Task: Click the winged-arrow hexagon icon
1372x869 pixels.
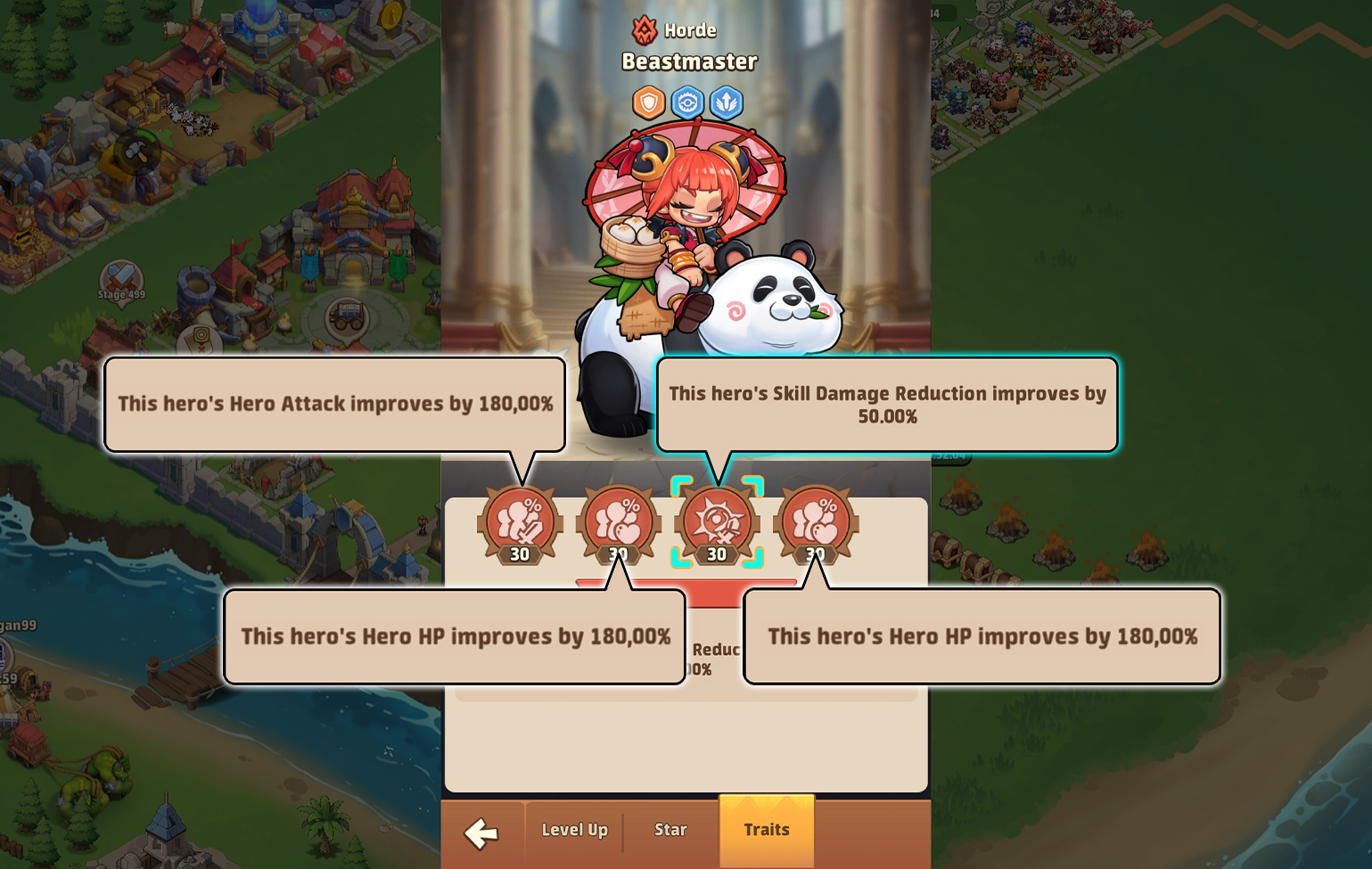Action: click(726, 102)
